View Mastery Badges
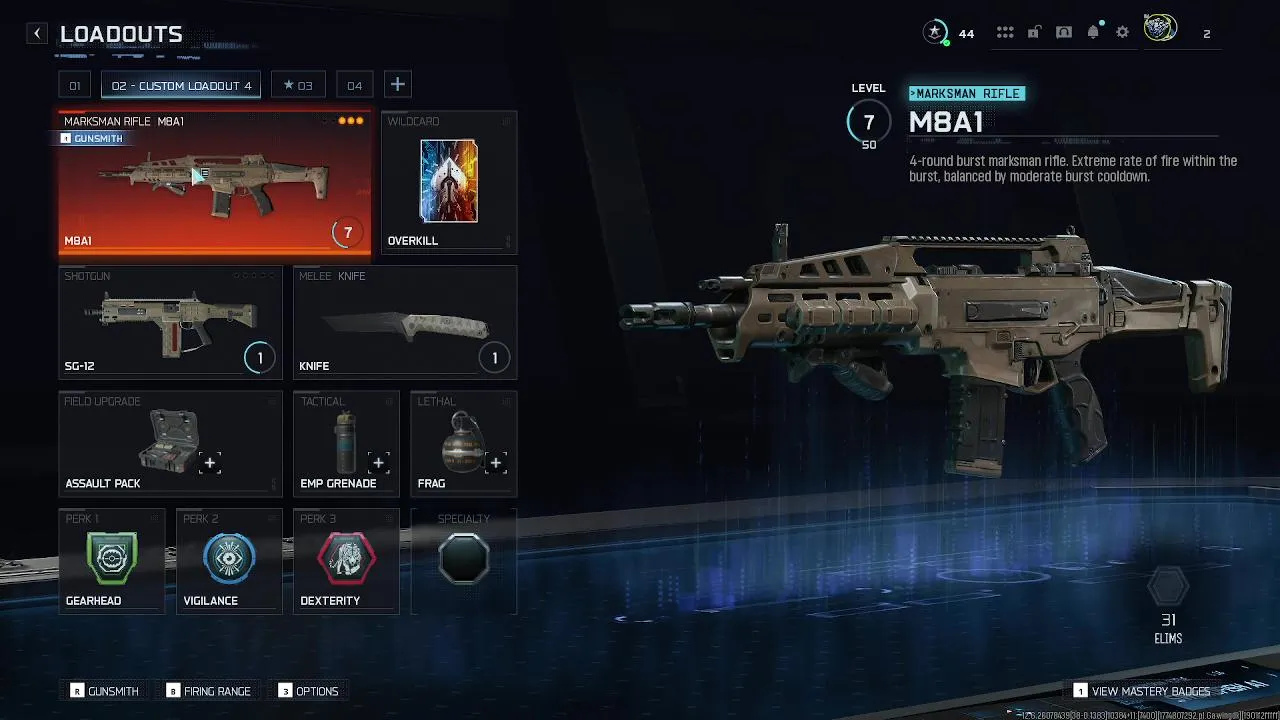 [1141, 691]
